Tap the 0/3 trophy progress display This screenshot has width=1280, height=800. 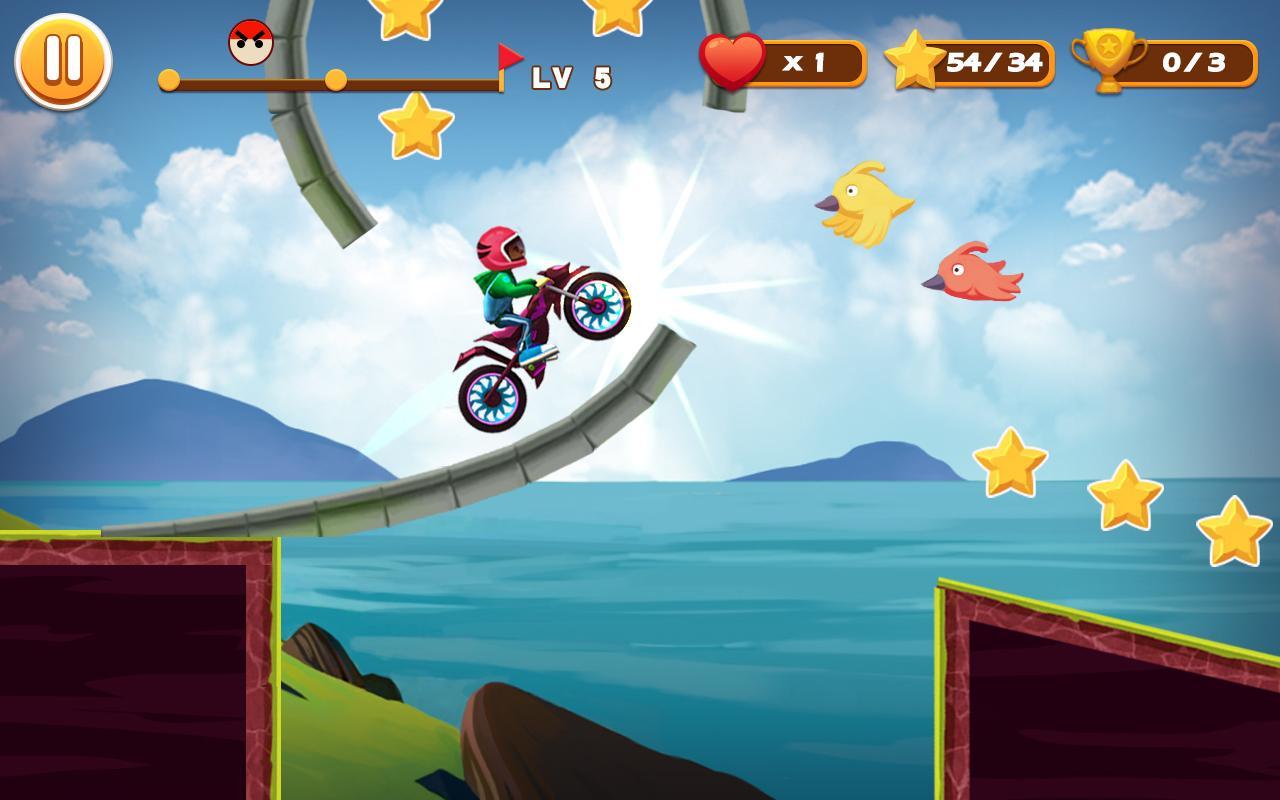coord(1195,60)
